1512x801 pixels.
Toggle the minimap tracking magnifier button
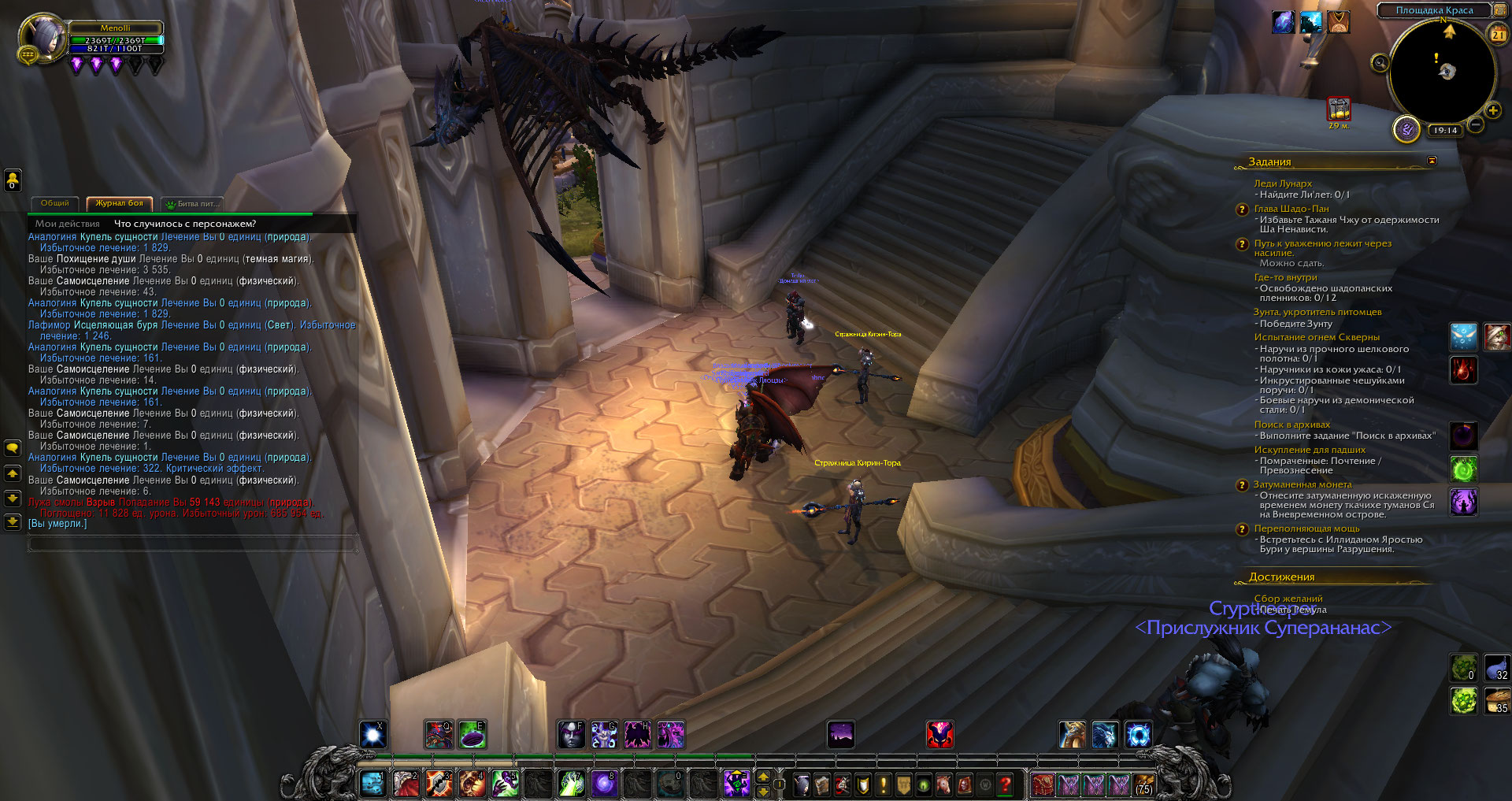[x=1380, y=63]
